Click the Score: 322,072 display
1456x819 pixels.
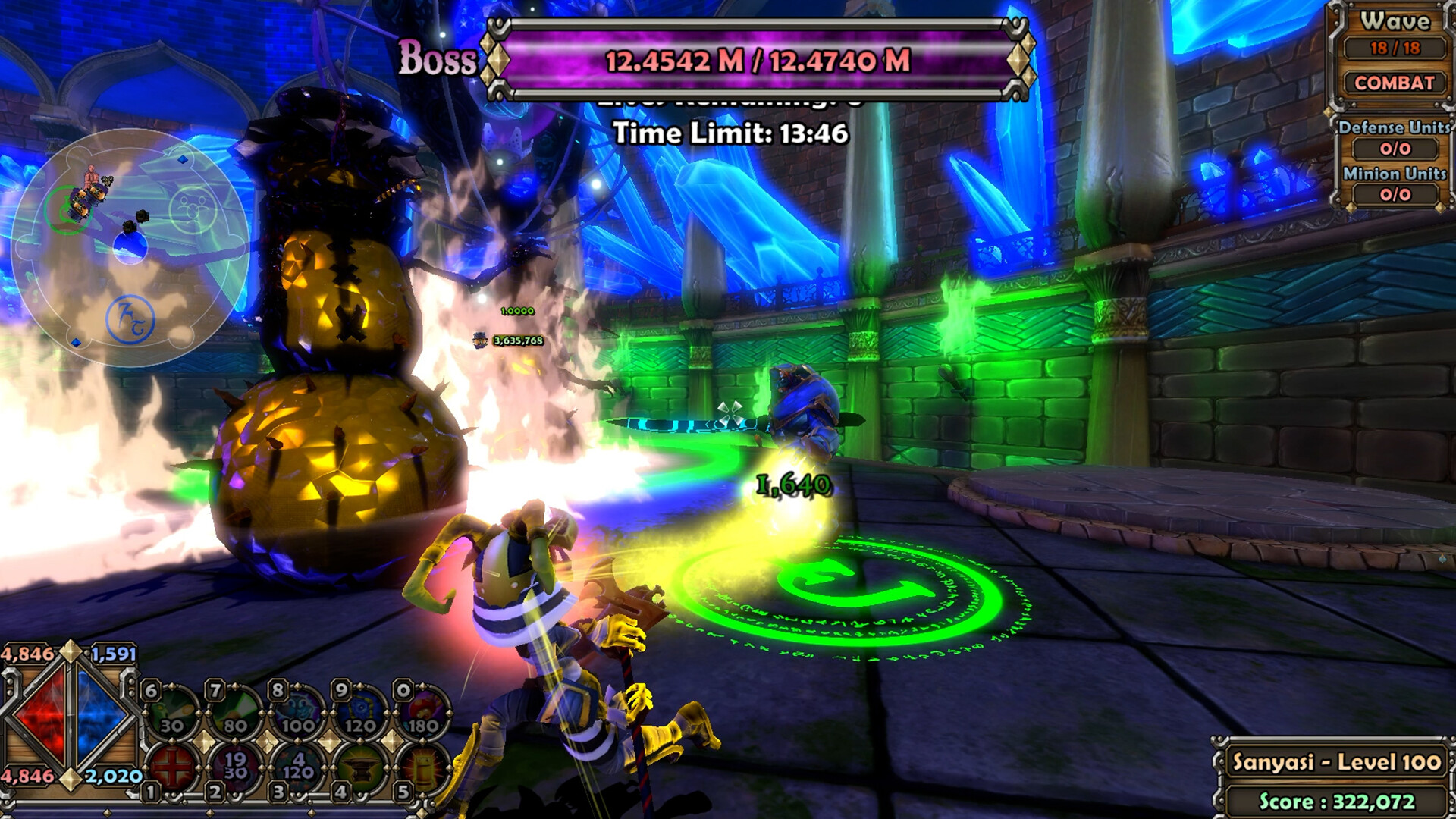click(x=1338, y=800)
